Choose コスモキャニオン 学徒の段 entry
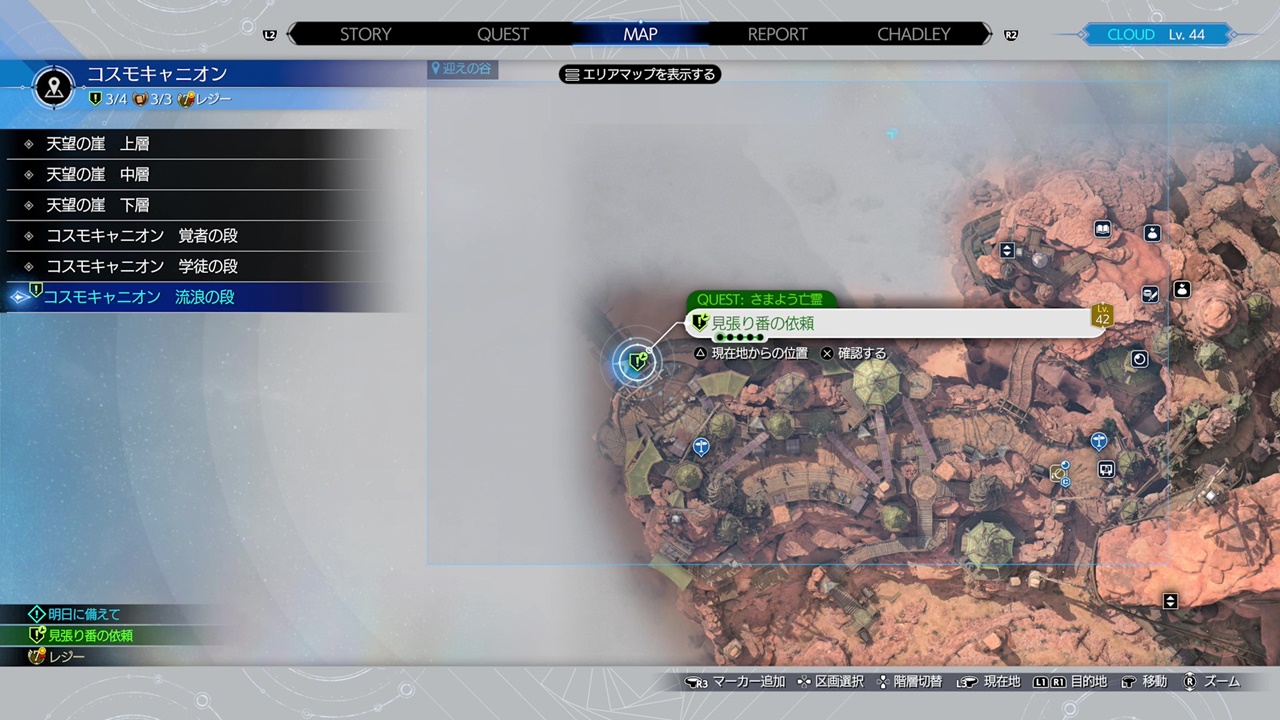 (x=142, y=267)
